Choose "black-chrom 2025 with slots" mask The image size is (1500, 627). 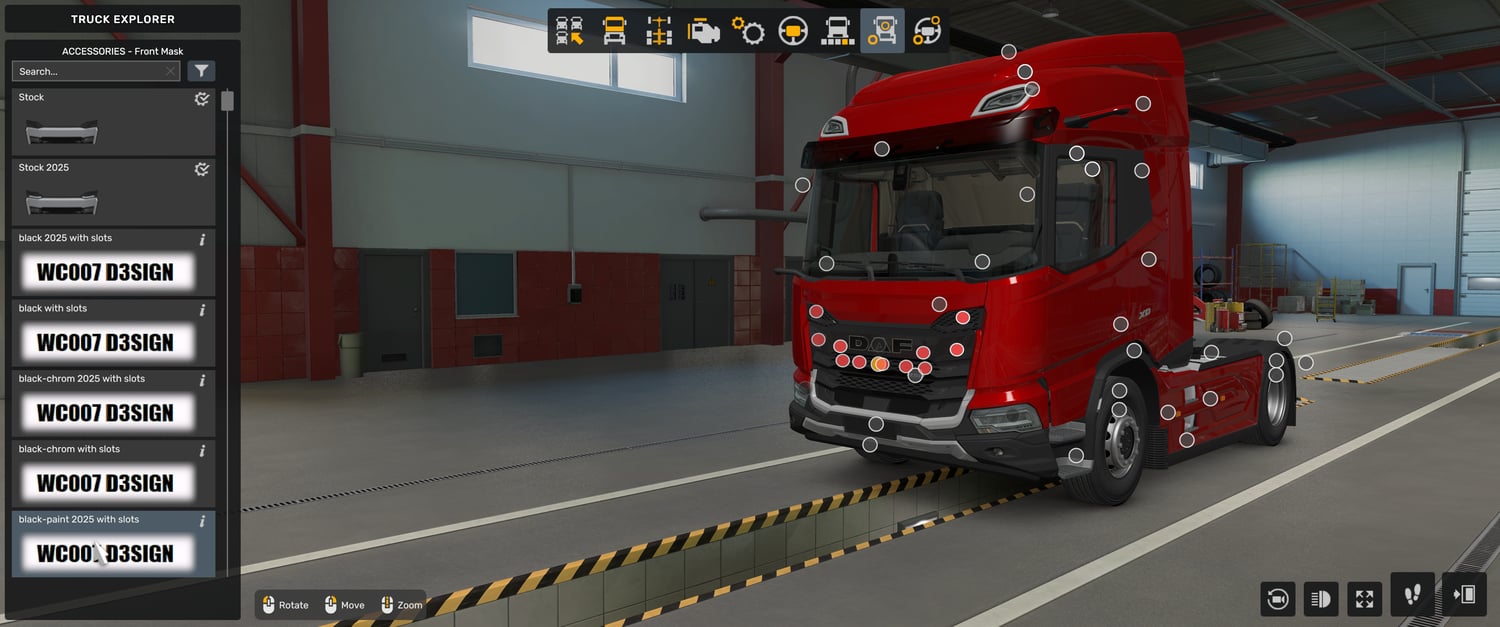click(113, 403)
